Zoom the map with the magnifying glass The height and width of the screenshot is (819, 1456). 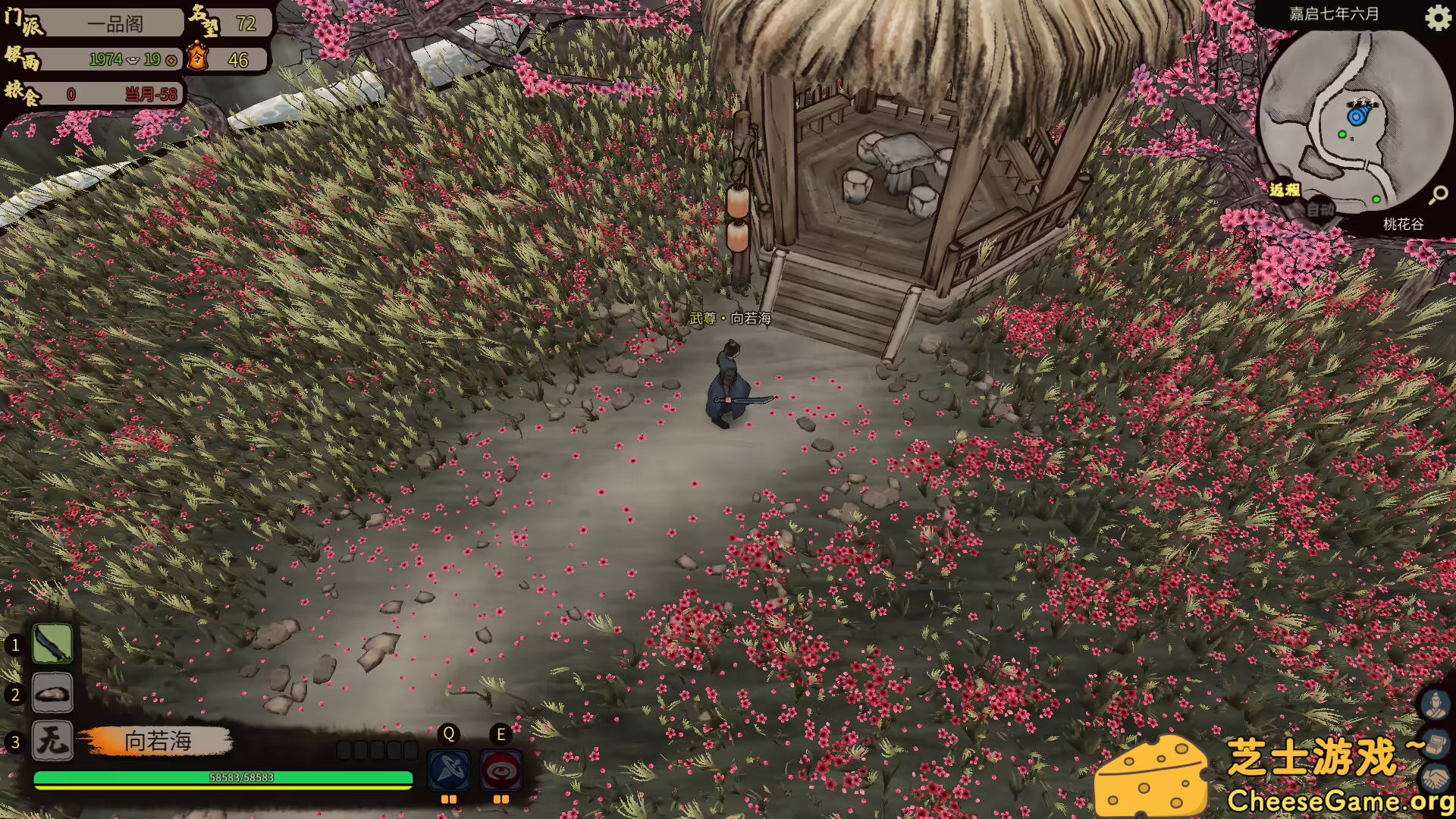pos(1438,195)
